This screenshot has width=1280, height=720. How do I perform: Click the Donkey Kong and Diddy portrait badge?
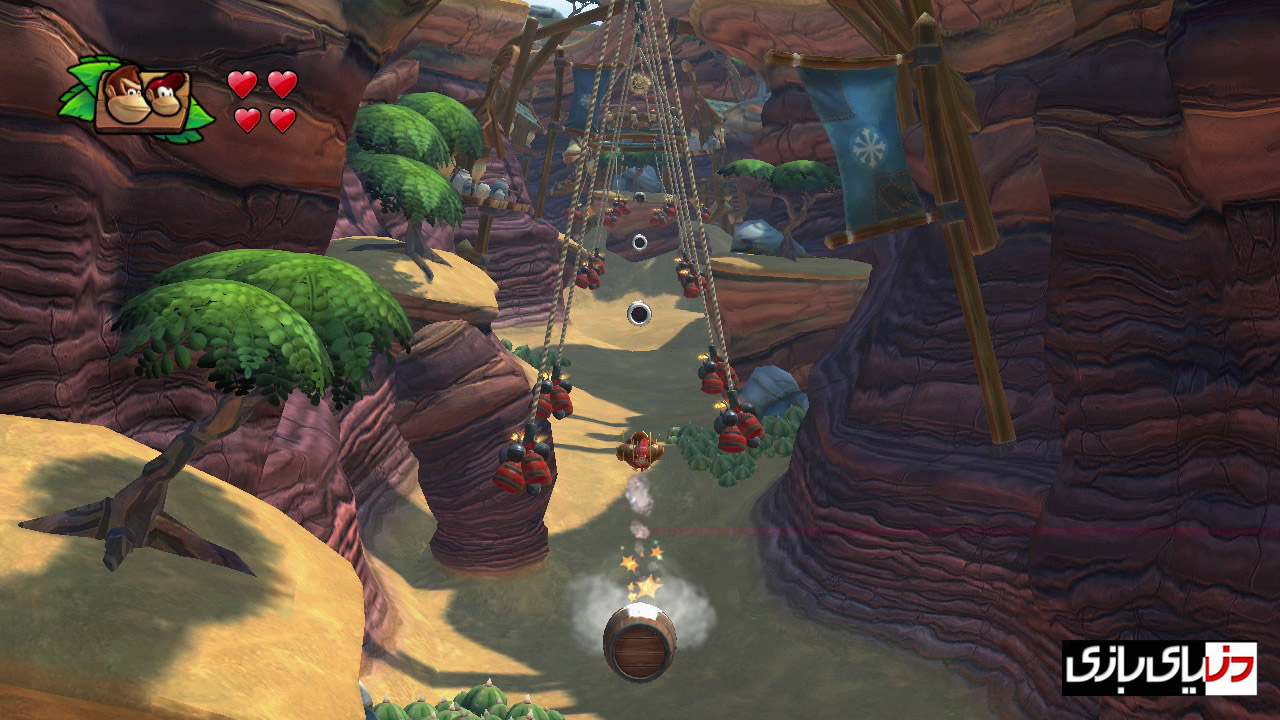pos(141,98)
